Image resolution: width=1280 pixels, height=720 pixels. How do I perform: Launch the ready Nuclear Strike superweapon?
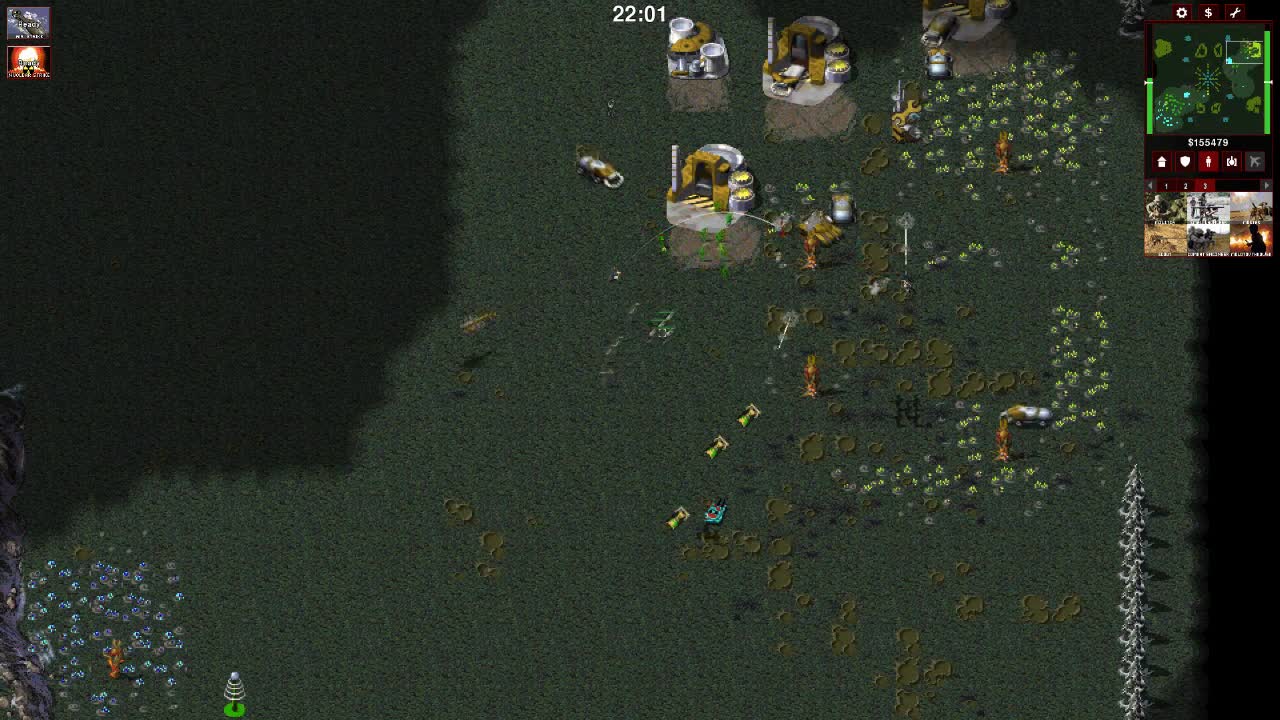coord(29,63)
